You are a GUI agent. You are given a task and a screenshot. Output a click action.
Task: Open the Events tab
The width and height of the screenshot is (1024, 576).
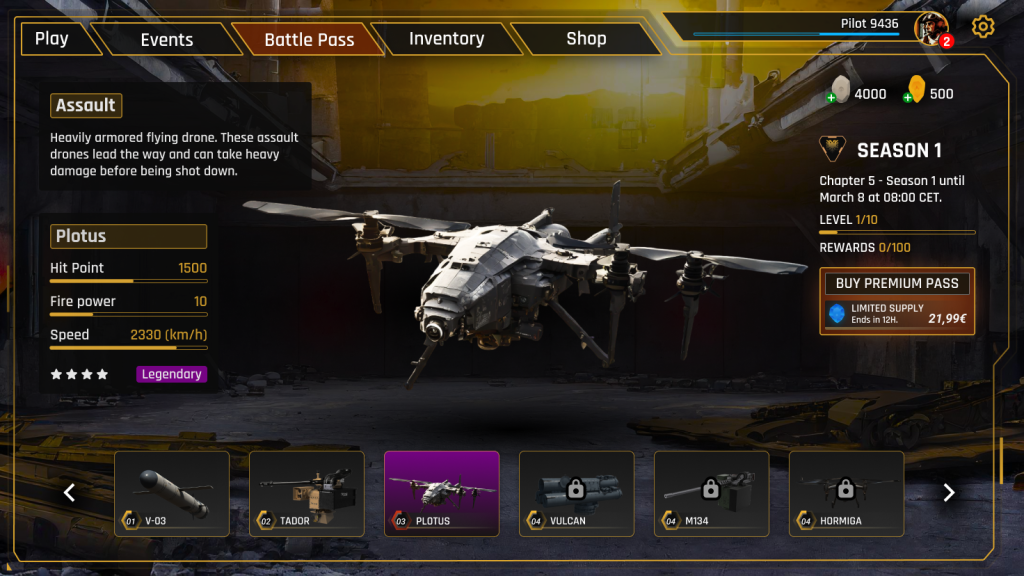[x=167, y=40]
